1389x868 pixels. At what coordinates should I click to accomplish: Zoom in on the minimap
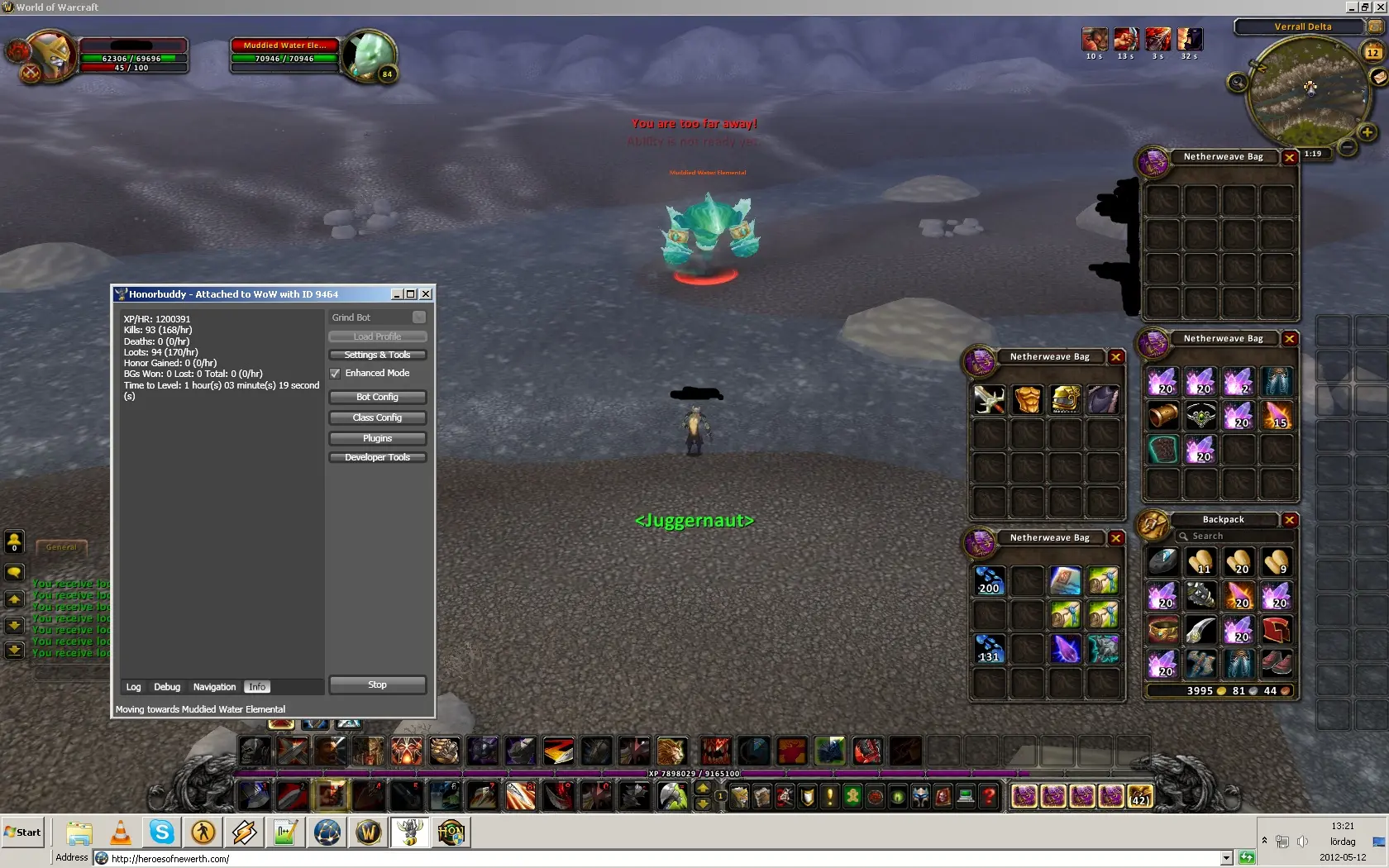(1367, 132)
